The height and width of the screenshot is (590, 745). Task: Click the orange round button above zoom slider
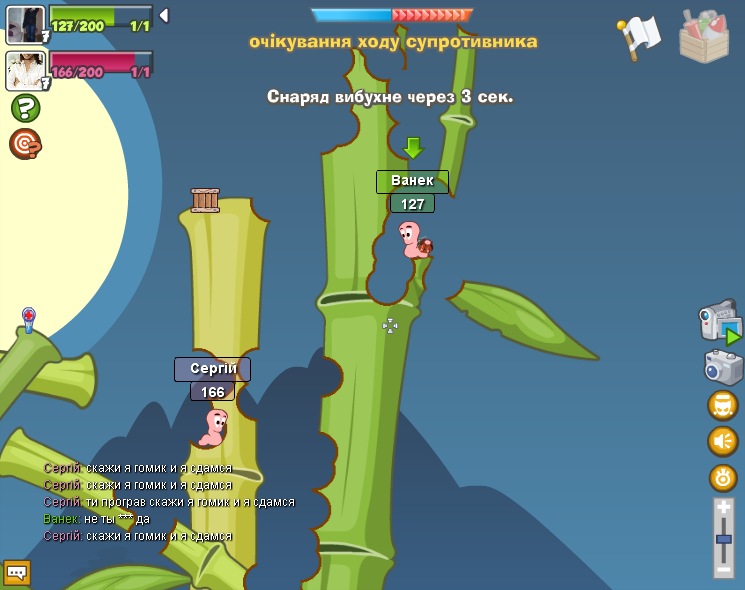pyautogui.click(x=722, y=477)
